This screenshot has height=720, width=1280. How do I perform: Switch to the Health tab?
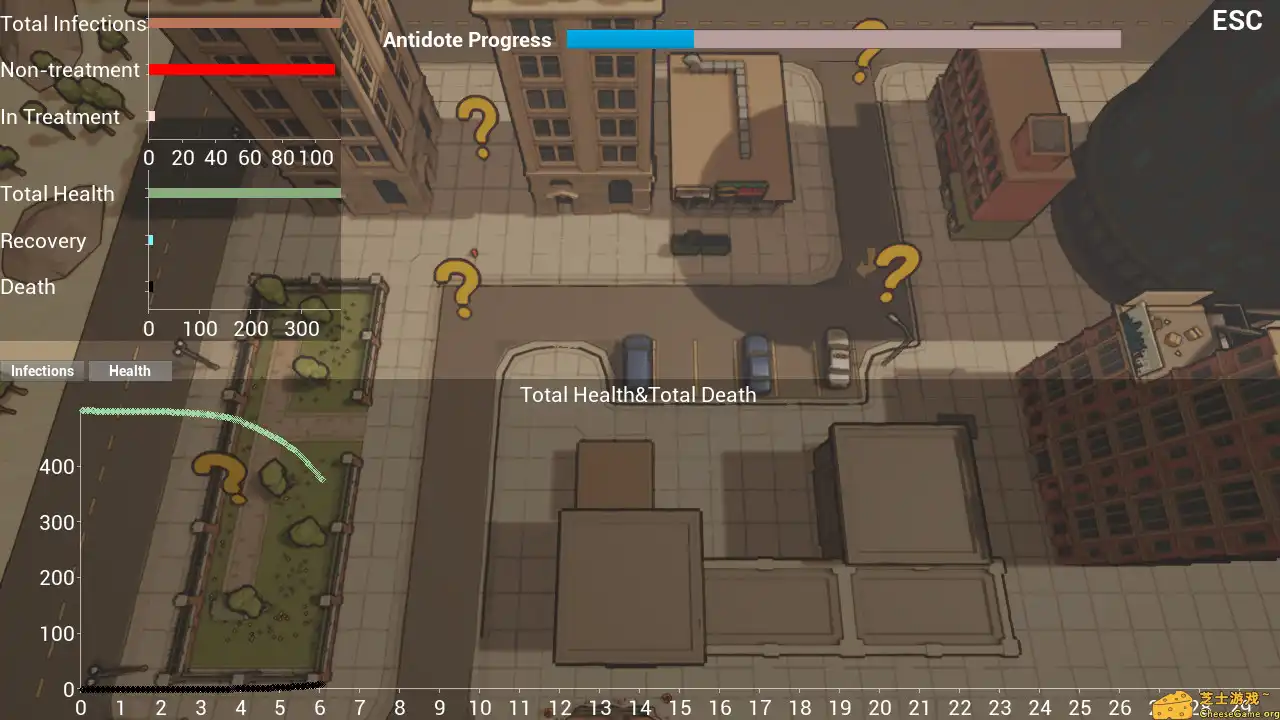(129, 370)
